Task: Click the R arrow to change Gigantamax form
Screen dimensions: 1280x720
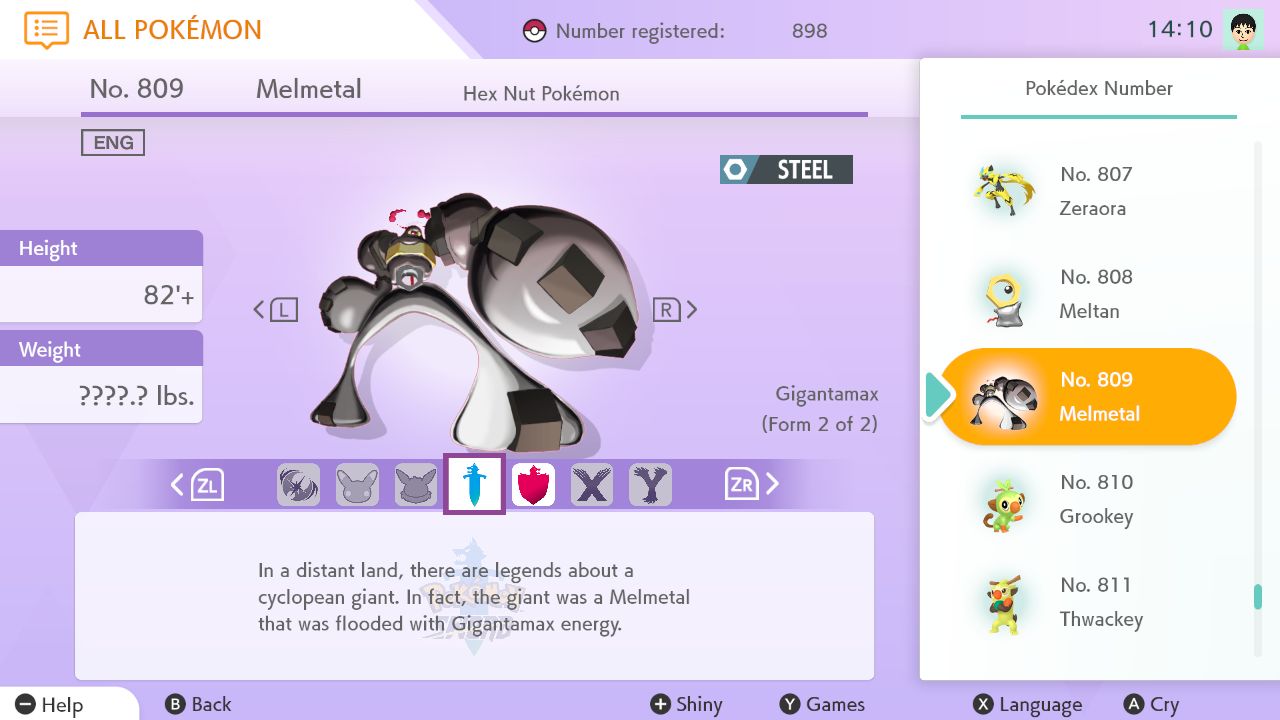Action: pos(681,309)
